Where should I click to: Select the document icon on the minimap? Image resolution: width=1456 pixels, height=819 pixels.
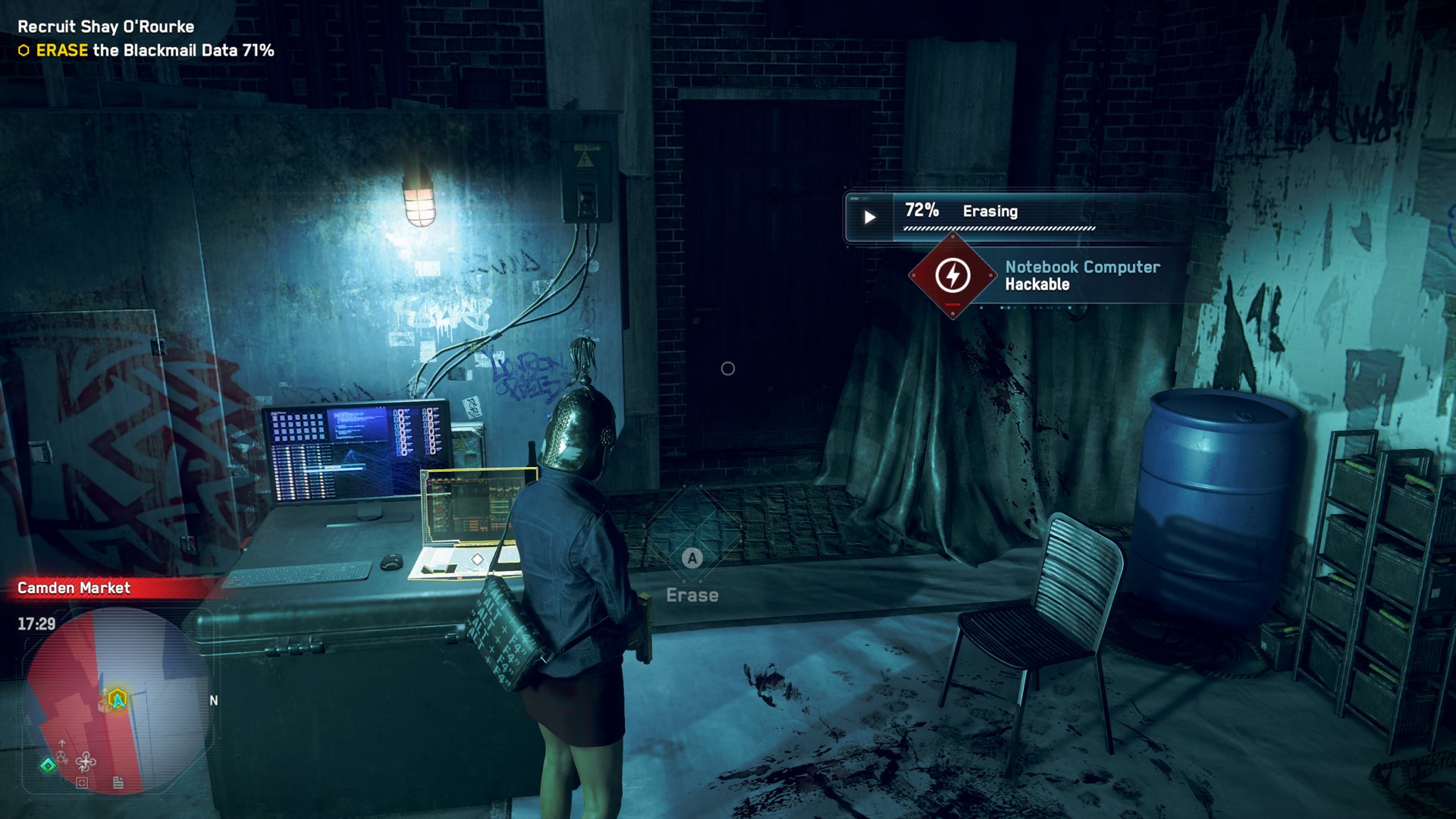pos(118,783)
